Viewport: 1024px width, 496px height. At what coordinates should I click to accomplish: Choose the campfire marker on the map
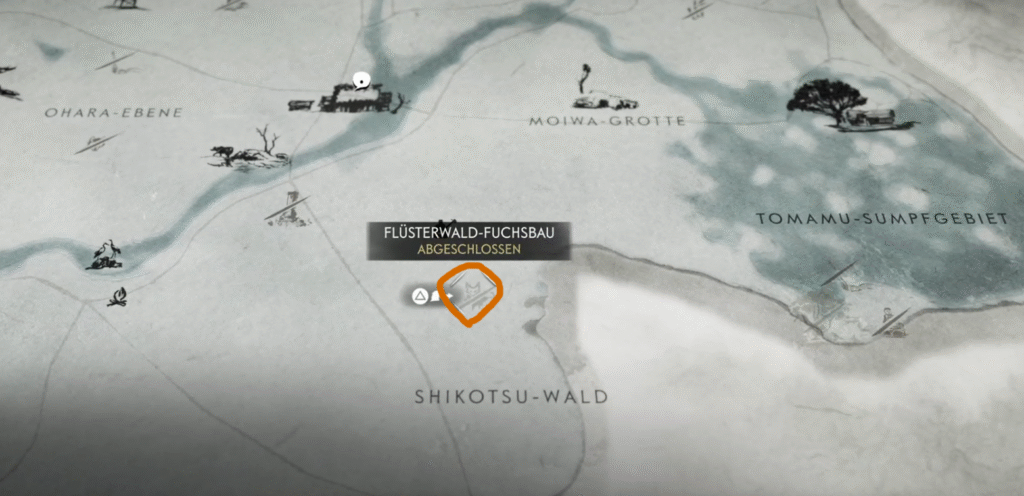point(118,297)
